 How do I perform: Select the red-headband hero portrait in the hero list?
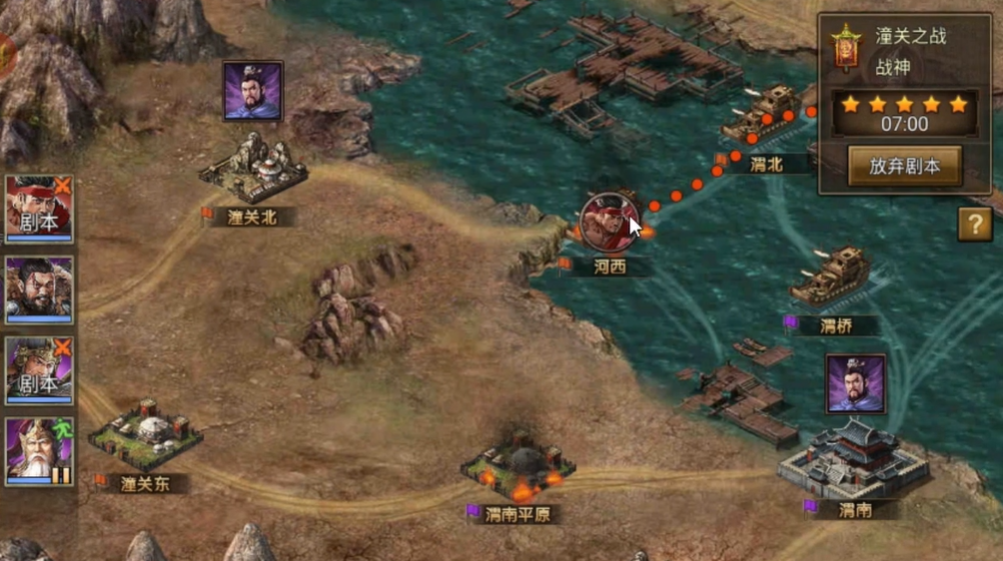[x=39, y=209]
